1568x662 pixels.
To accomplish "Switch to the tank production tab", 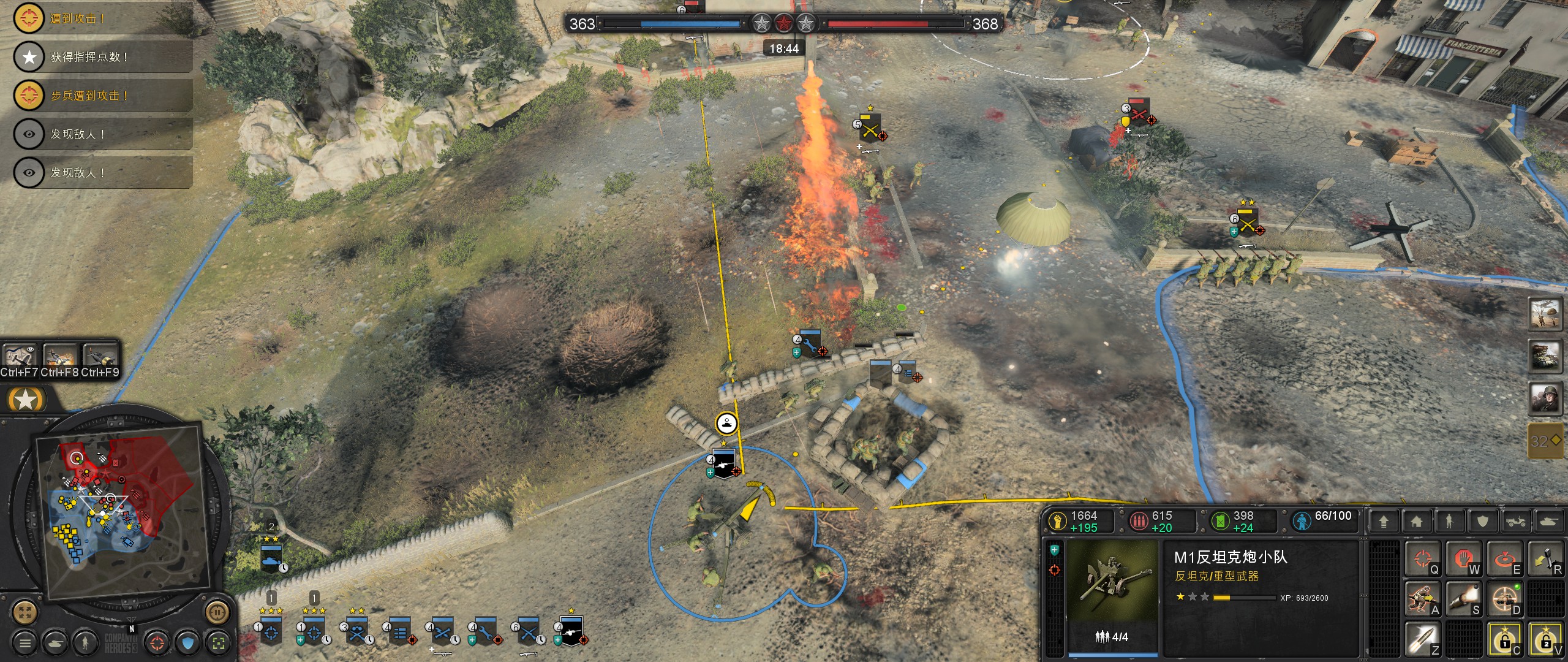I will (x=1548, y=522).
